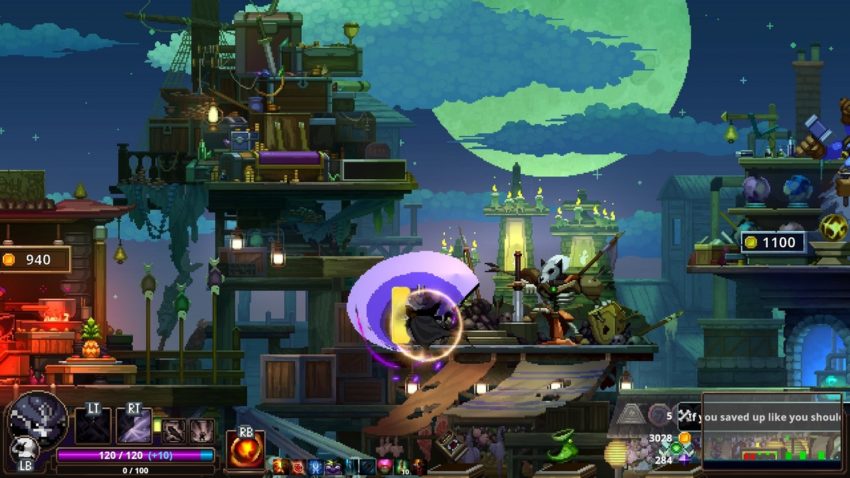Click the skull character portrait
This screenshot has height=478, width=850.
38,419
